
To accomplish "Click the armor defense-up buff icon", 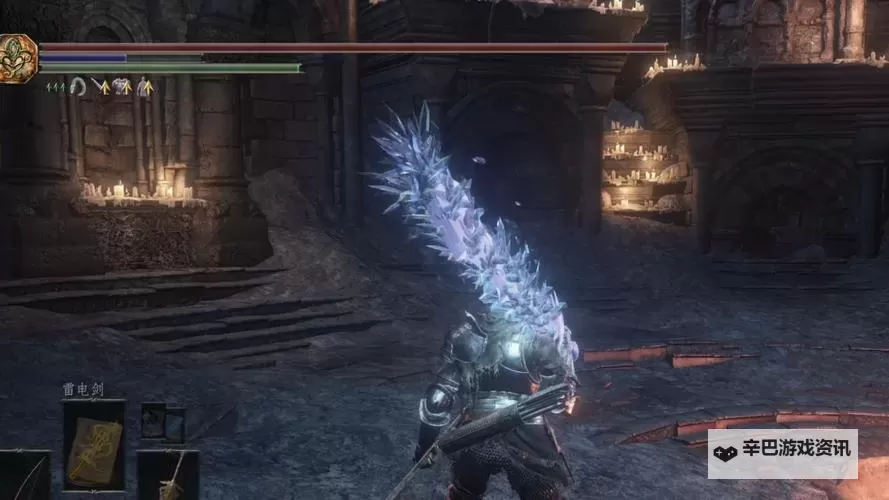I will [122, 87].
